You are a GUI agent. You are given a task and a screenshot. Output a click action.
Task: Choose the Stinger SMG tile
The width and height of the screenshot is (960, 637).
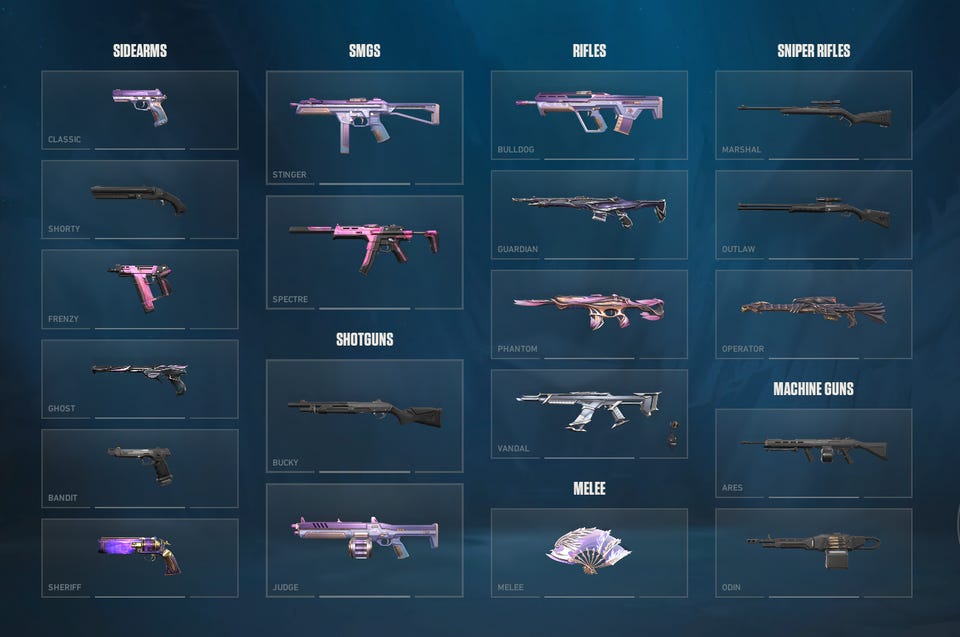pos(364,127)
